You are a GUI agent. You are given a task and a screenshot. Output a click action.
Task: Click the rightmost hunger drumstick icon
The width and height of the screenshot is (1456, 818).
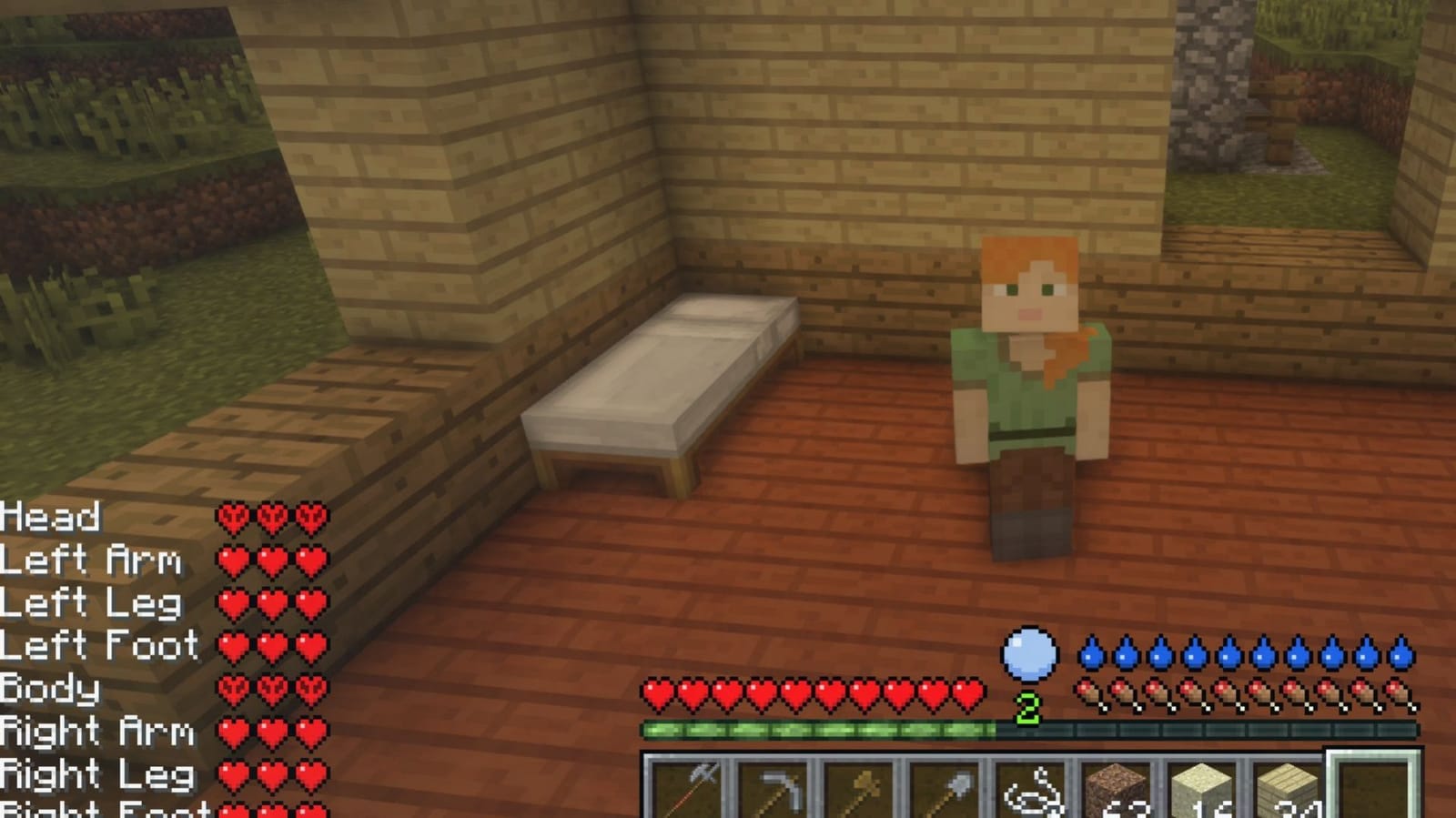pos(1399,693)
